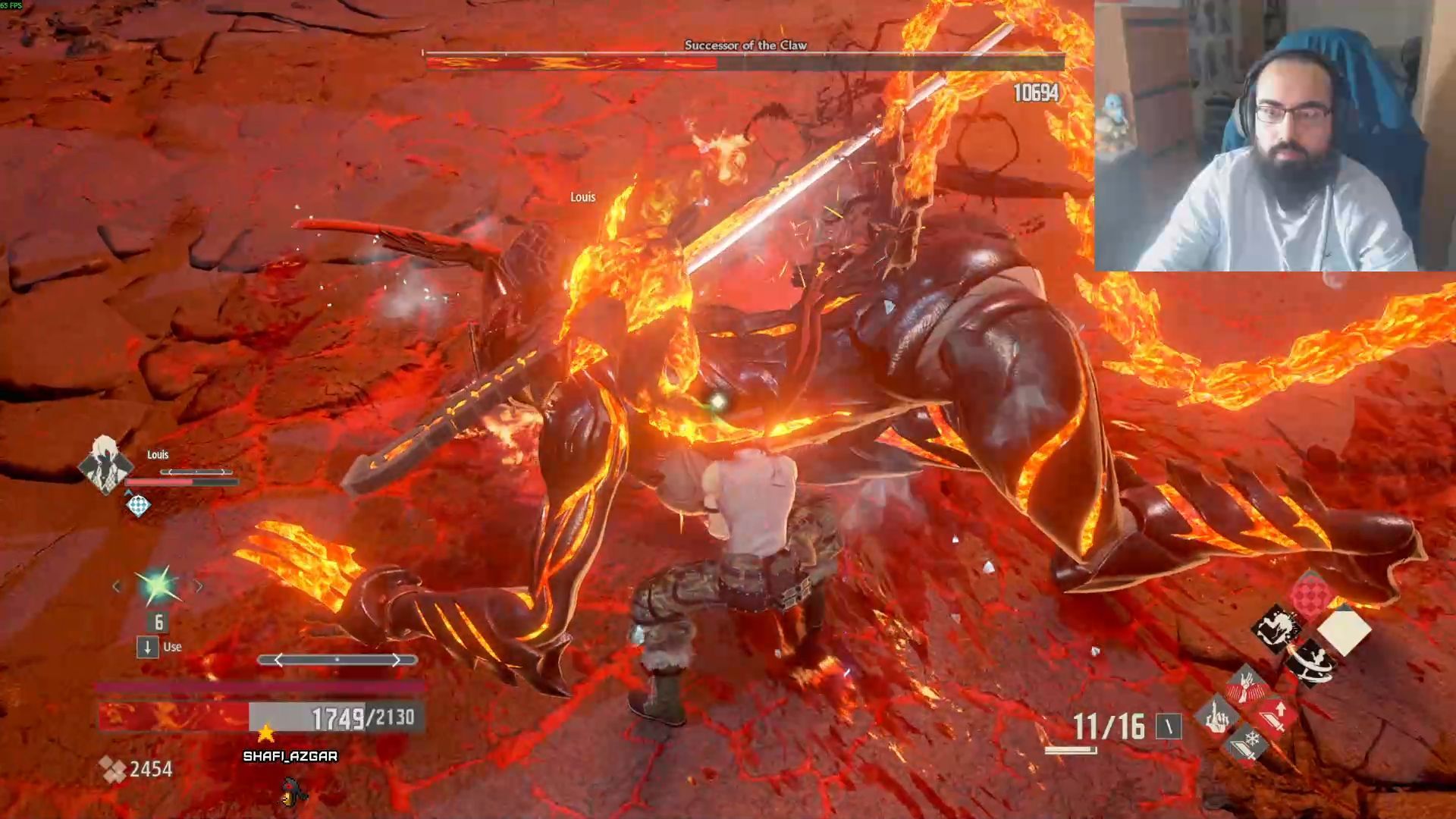Select Louis companion portrait
The height and width of the screenshot is (819, 1456).
pyautogui.click(x=105, y=464)
